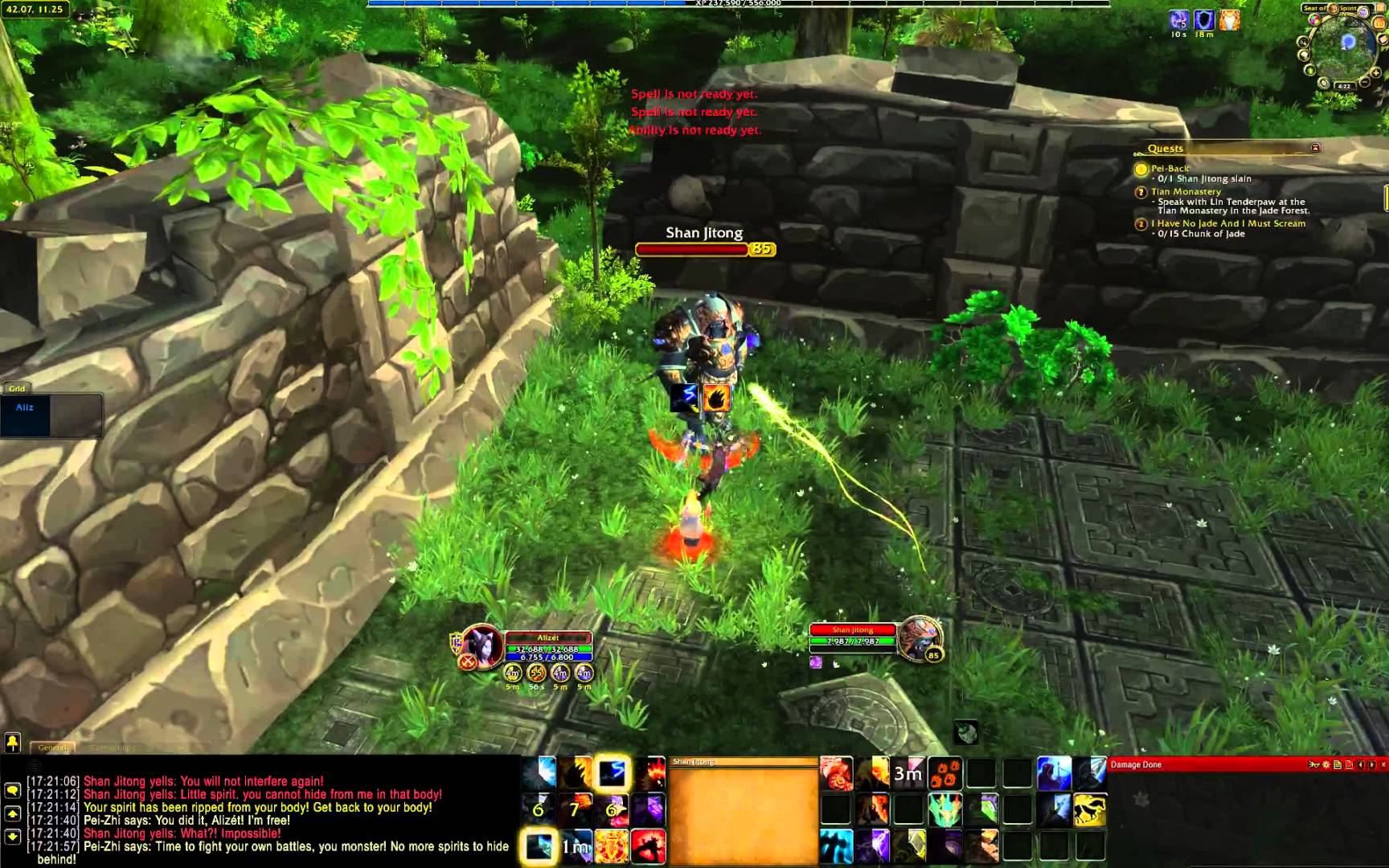
Task: Open the Tian Monastery quest entry
Action: [x=1186, y=191]
